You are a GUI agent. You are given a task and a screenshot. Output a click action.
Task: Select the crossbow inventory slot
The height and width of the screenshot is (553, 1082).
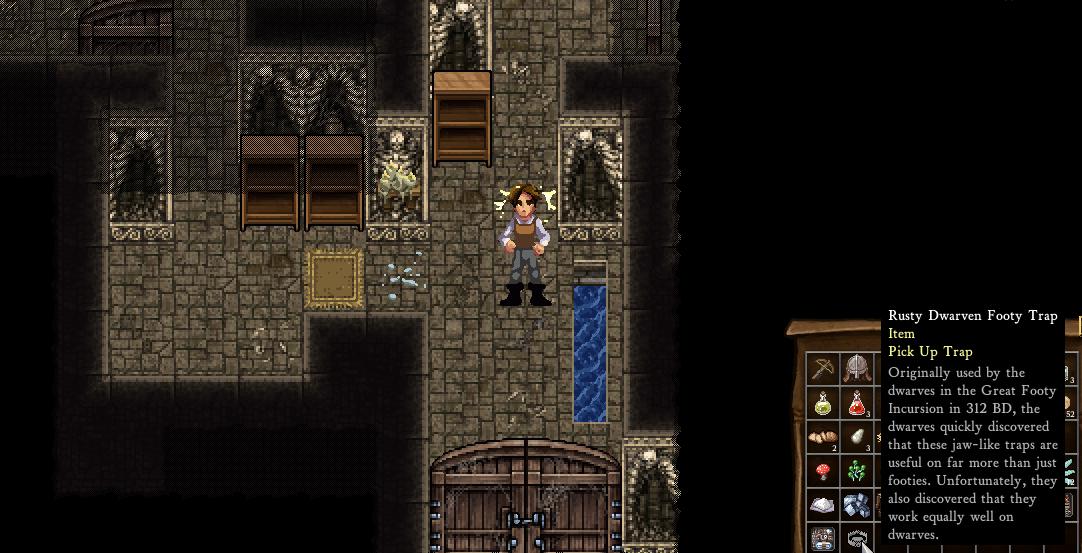pos(823,369)
